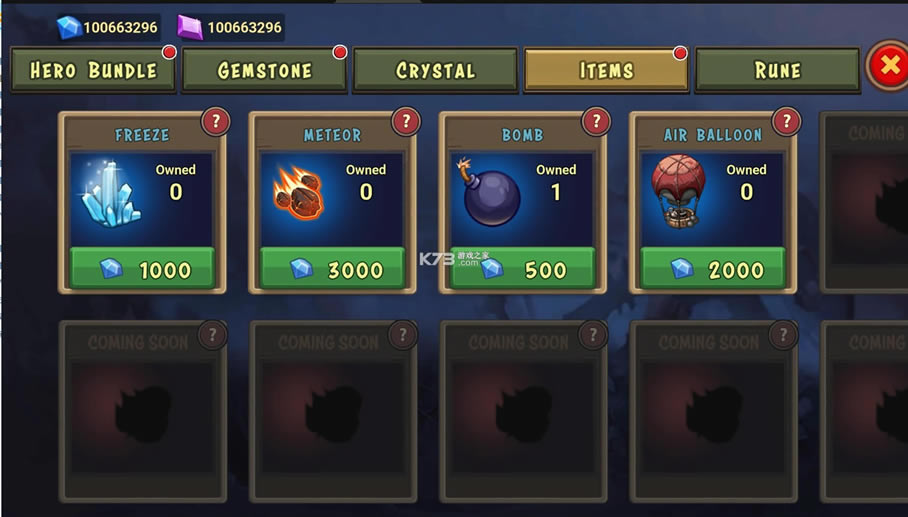Image resolution: width=908 pixels, height=517 pixels.
Task: Show the Items tab
Action: [x=606, y=70]
